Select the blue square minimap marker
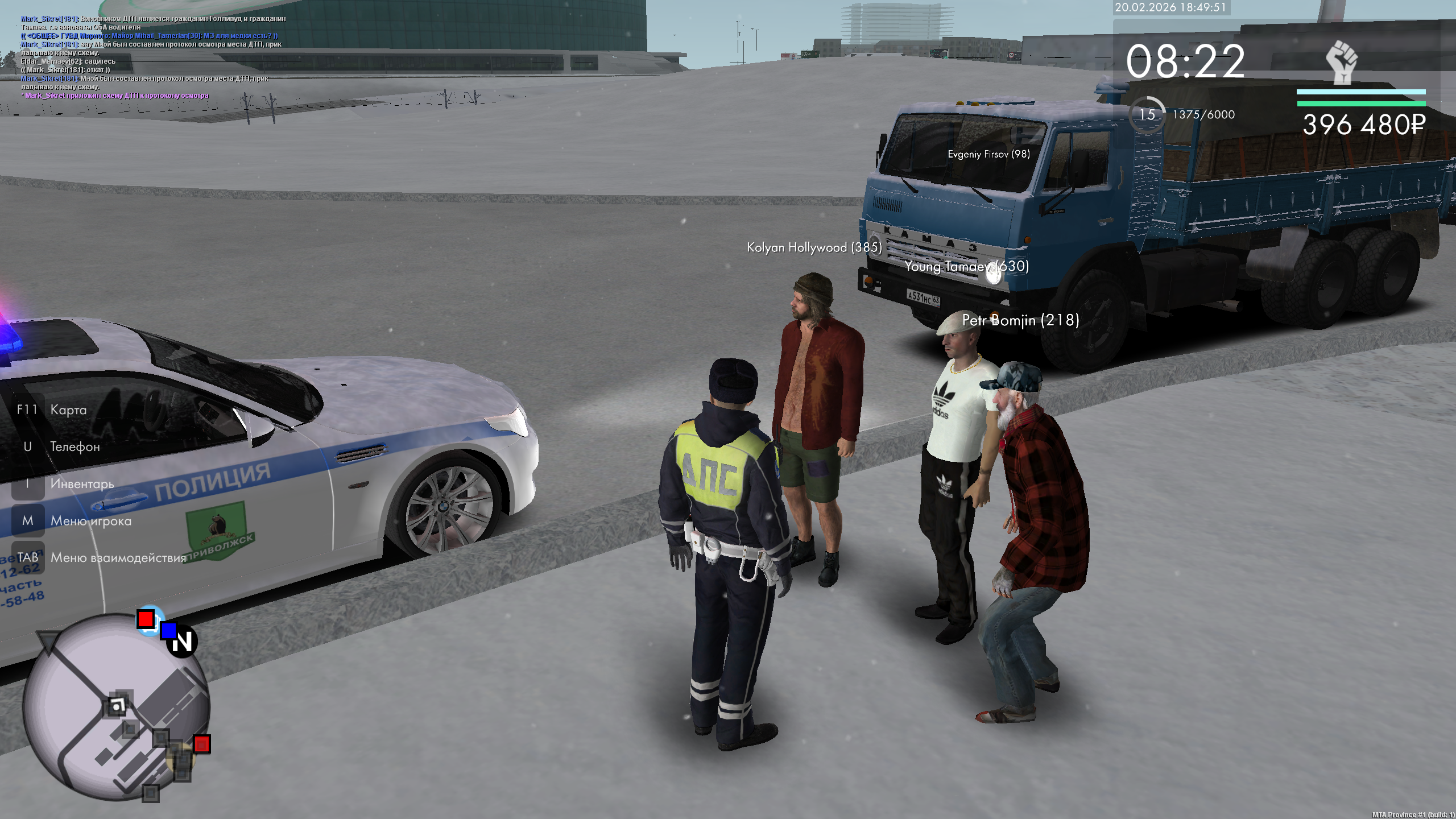 click(168, 630)
